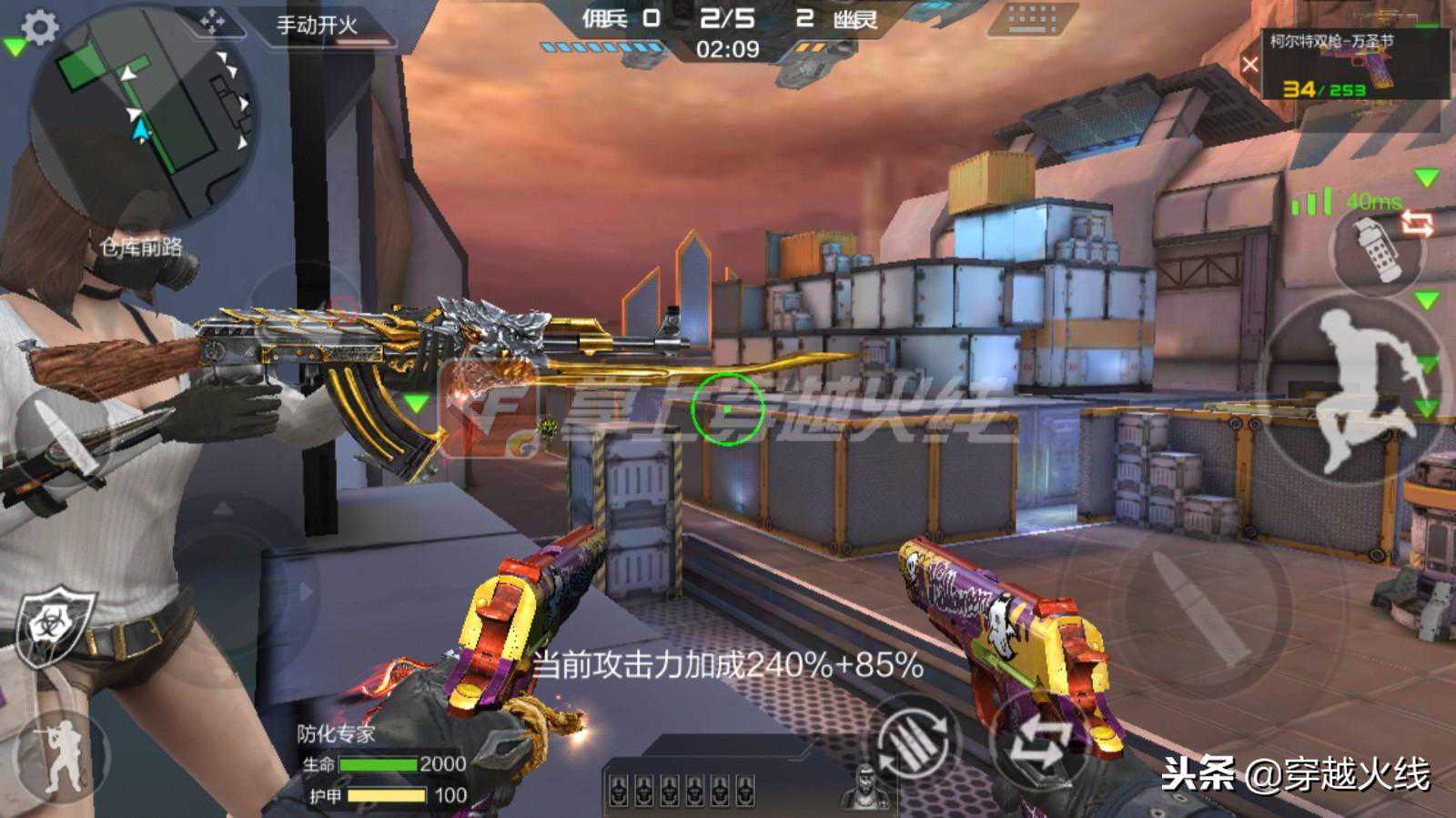Screen dimensions: 1456x818
Task: Swap grenade type with the small arrows
Action: [x=1418, y=223]
